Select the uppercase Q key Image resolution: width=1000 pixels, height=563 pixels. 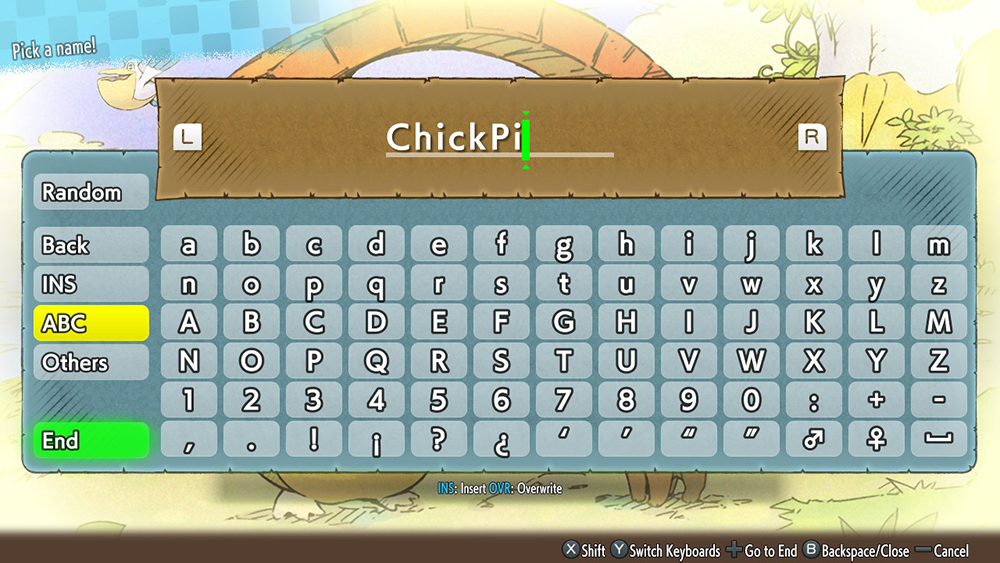click(x=376, y=362)
